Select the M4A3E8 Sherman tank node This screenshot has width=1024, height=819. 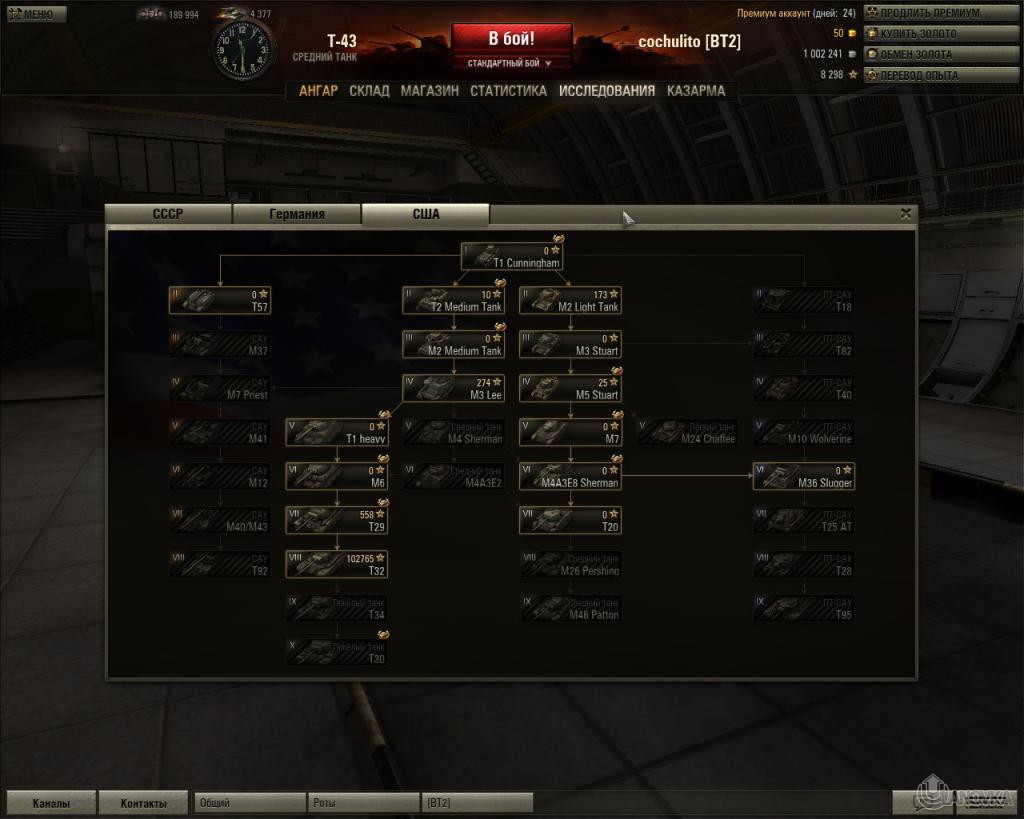(570, 477)
